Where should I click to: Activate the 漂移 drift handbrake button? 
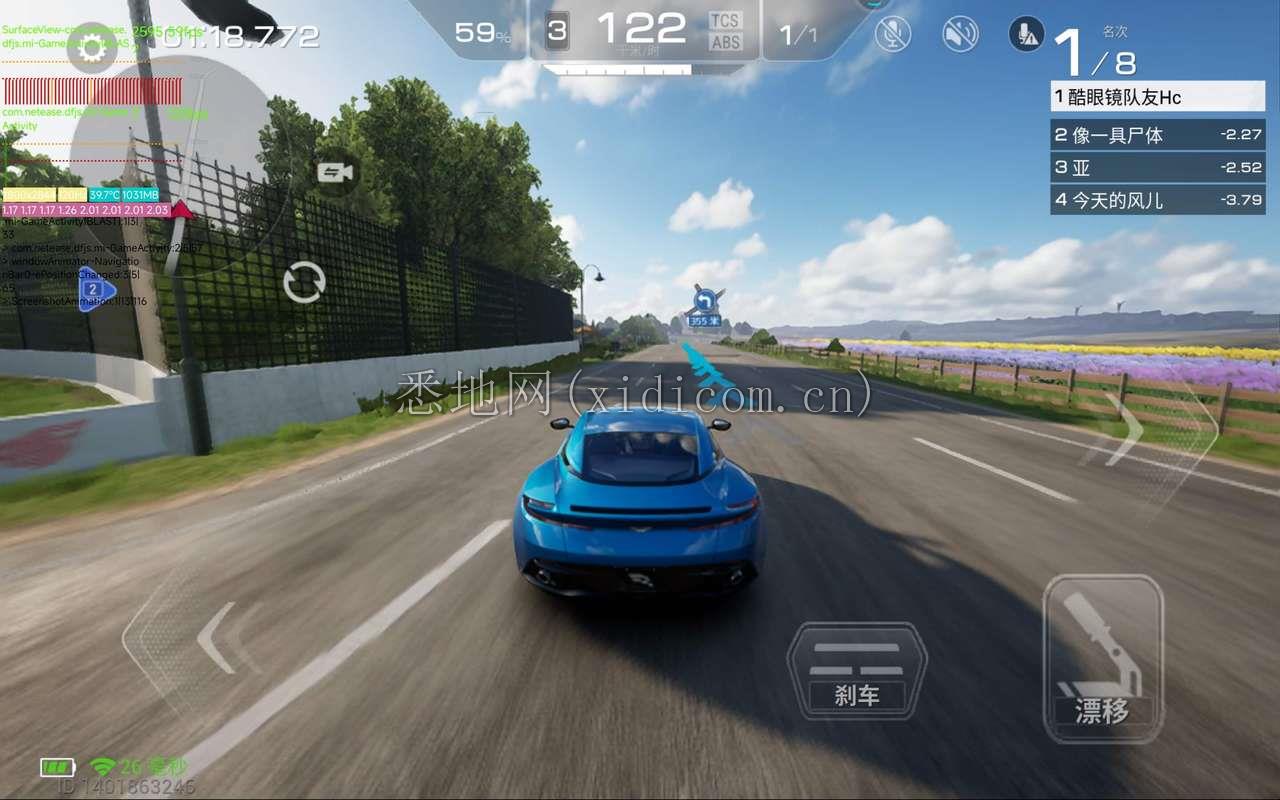(1102, 658)
